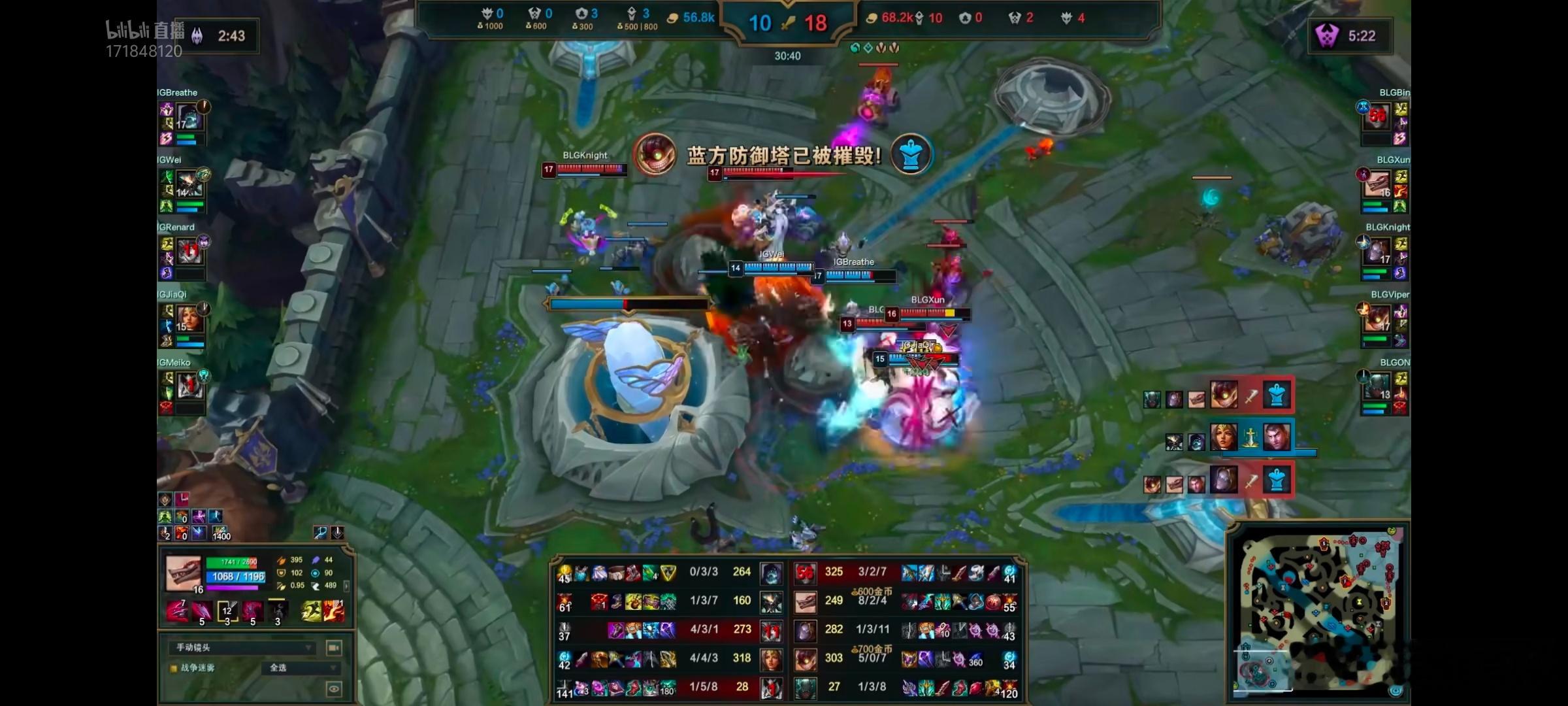Click the crossed-swords icon between the team scores
Image resolution: width=1568 pixels, height=706 pixels.
coord(788,23)
